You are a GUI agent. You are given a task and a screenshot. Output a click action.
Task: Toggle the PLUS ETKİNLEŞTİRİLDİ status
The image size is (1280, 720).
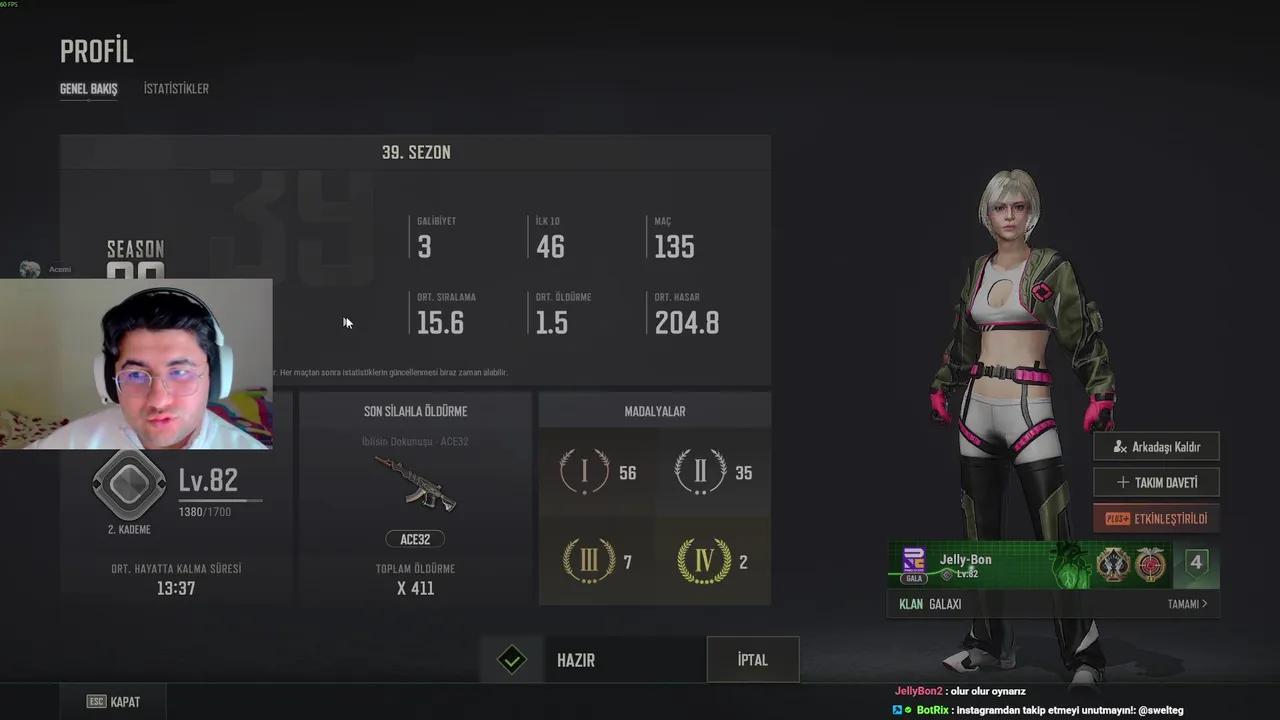click(x=1156, y=518)
